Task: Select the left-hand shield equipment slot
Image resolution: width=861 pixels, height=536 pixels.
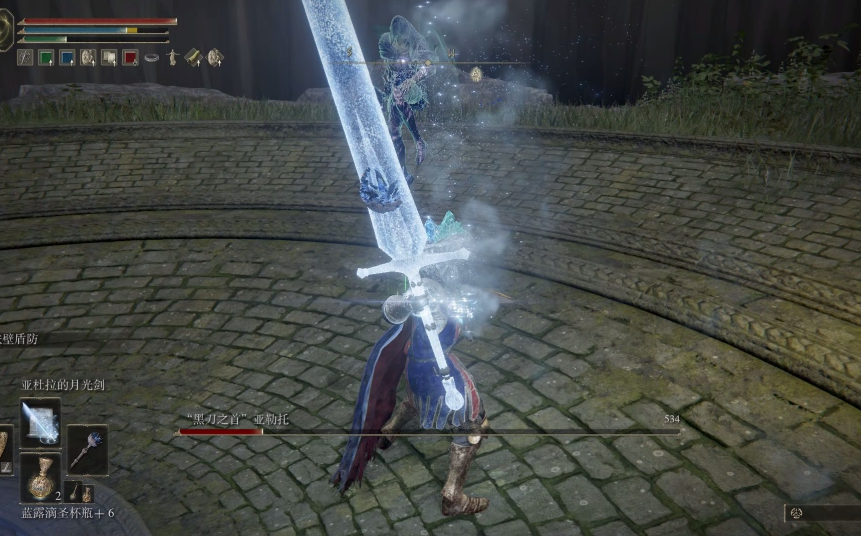Action: click(3, 448)
